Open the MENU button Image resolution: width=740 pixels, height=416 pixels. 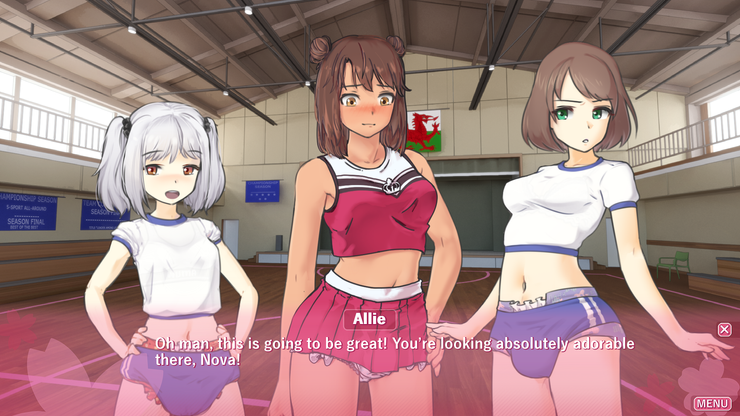(712, 403)
